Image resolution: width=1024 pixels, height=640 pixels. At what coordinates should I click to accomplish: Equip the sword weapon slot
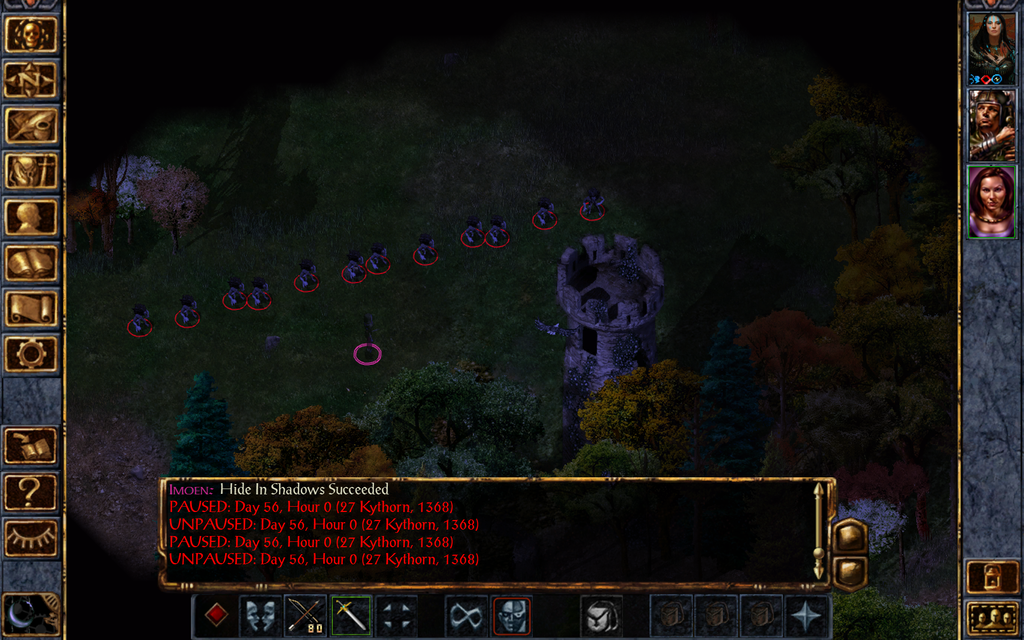pos(351,615)
